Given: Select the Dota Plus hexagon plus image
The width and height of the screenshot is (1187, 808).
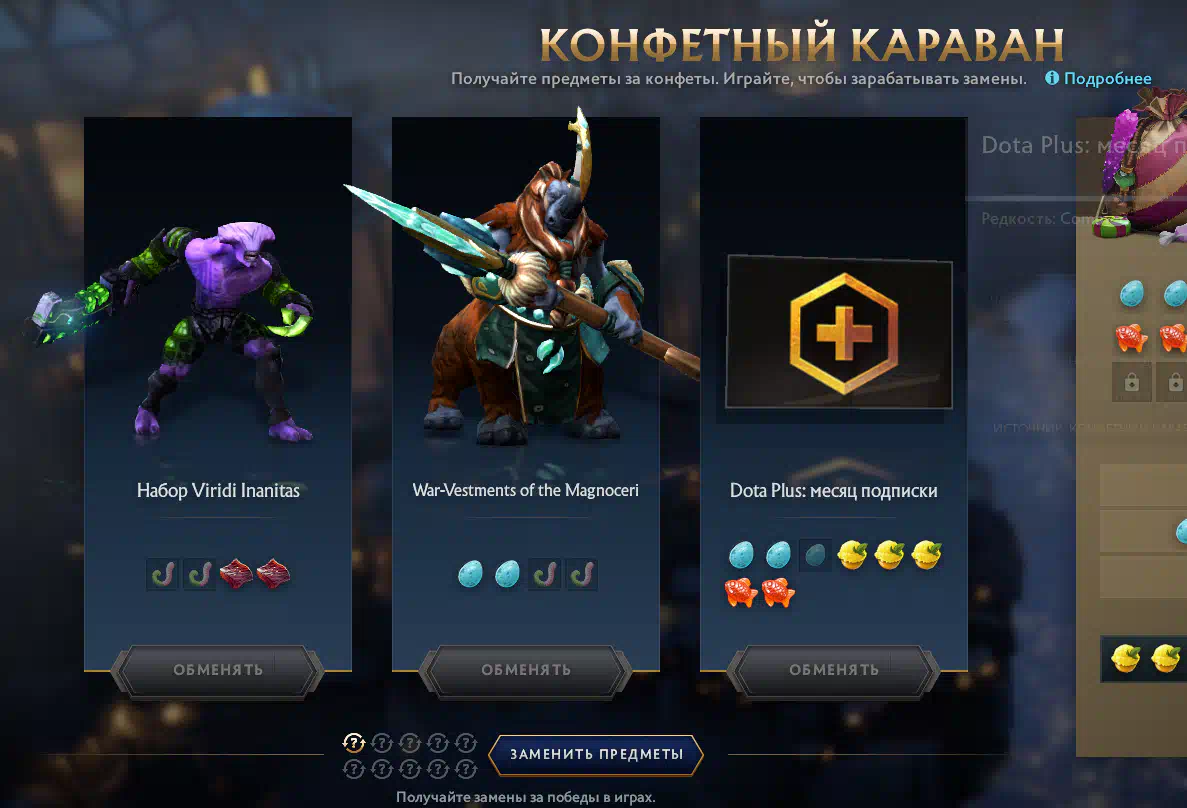Looking at the screenshot, I should 839,332.
